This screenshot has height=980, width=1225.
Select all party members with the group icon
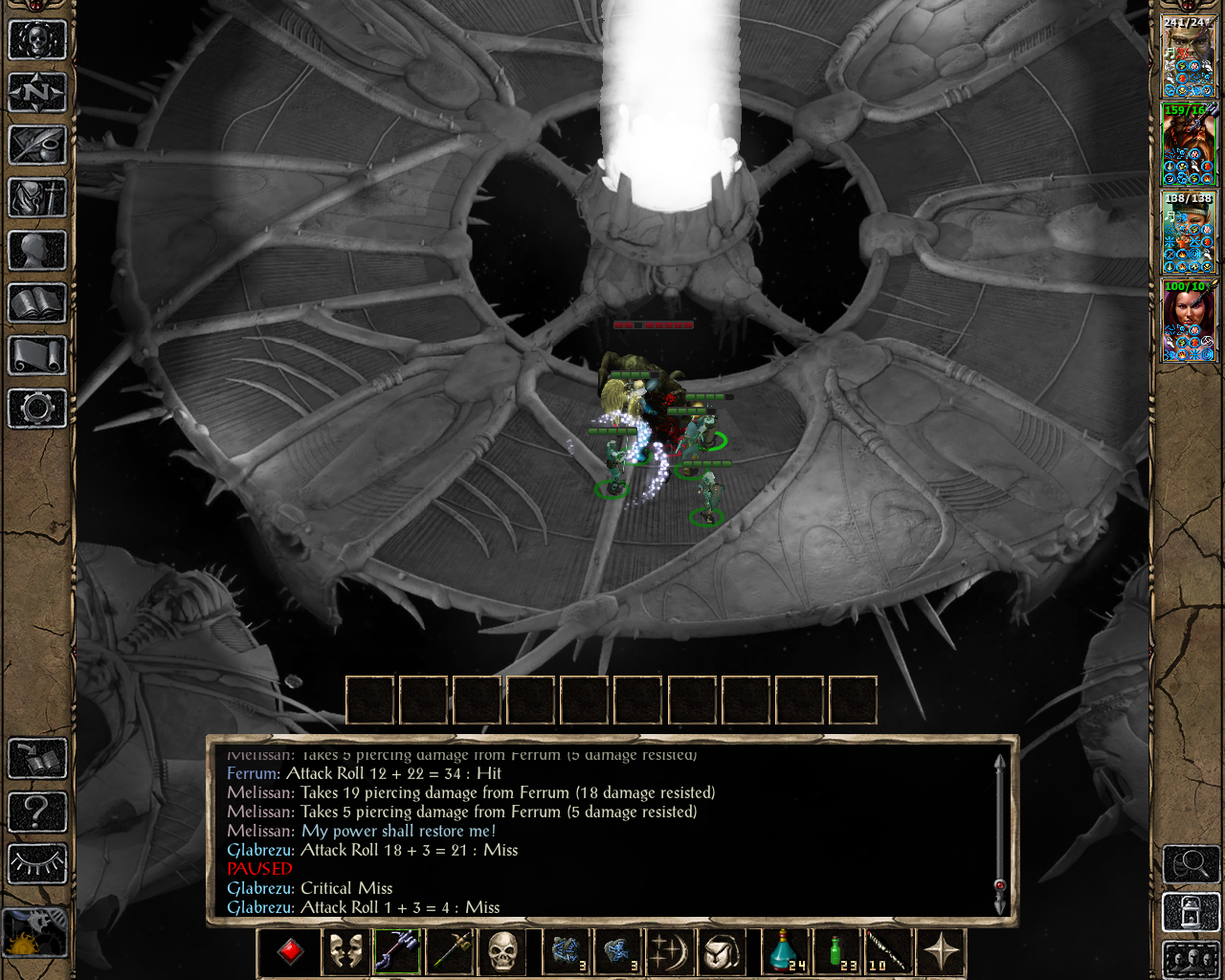1191,962
